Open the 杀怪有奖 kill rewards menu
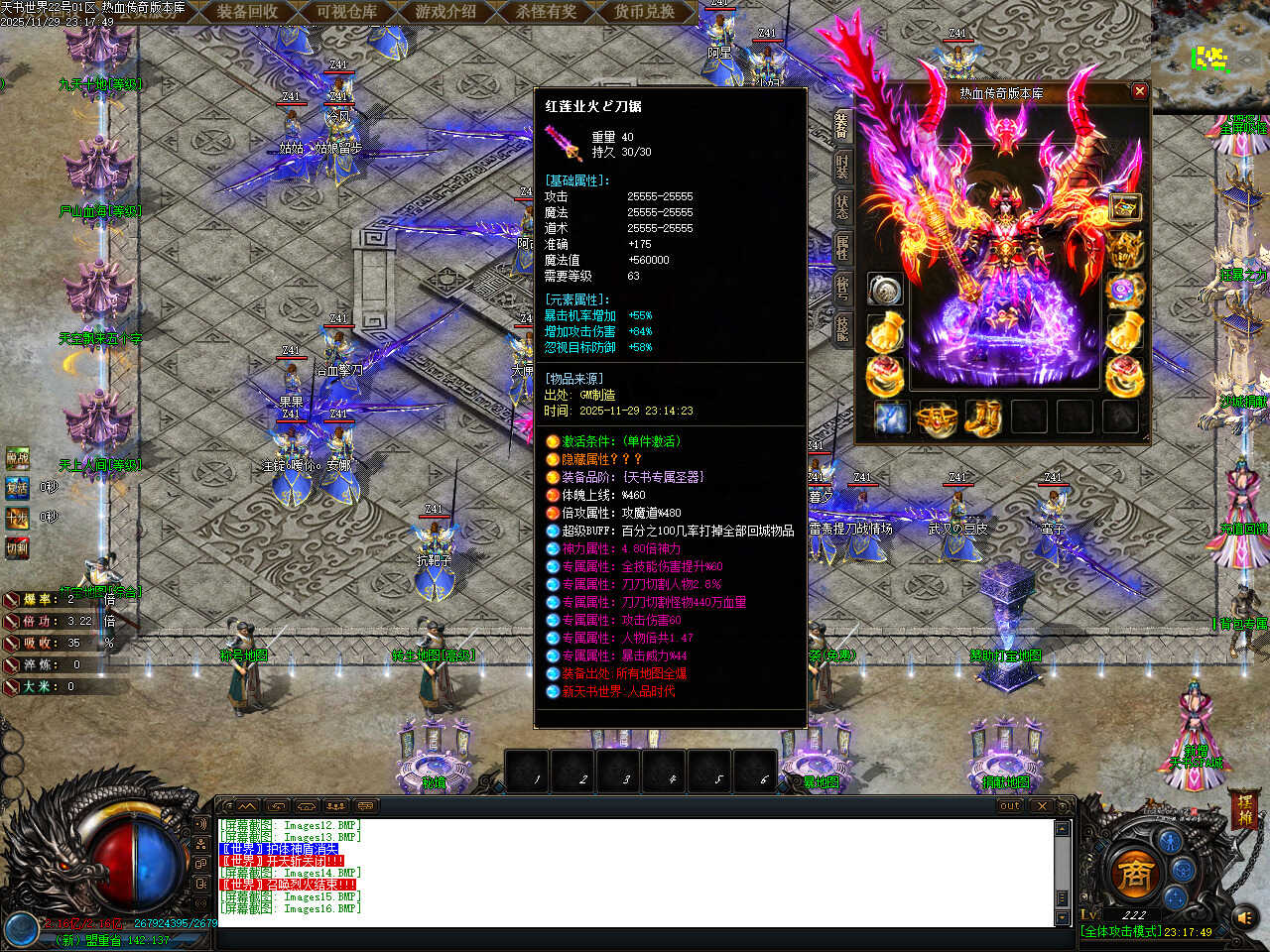The image size is (1270, 952). [x=545, y=12]
